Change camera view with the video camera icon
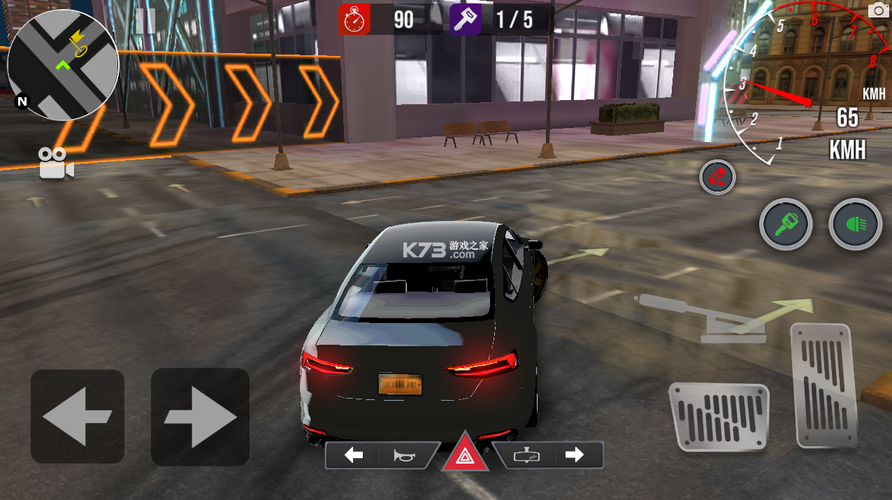The width and height of the screenshot is (892, 500). tap(57, 165)
